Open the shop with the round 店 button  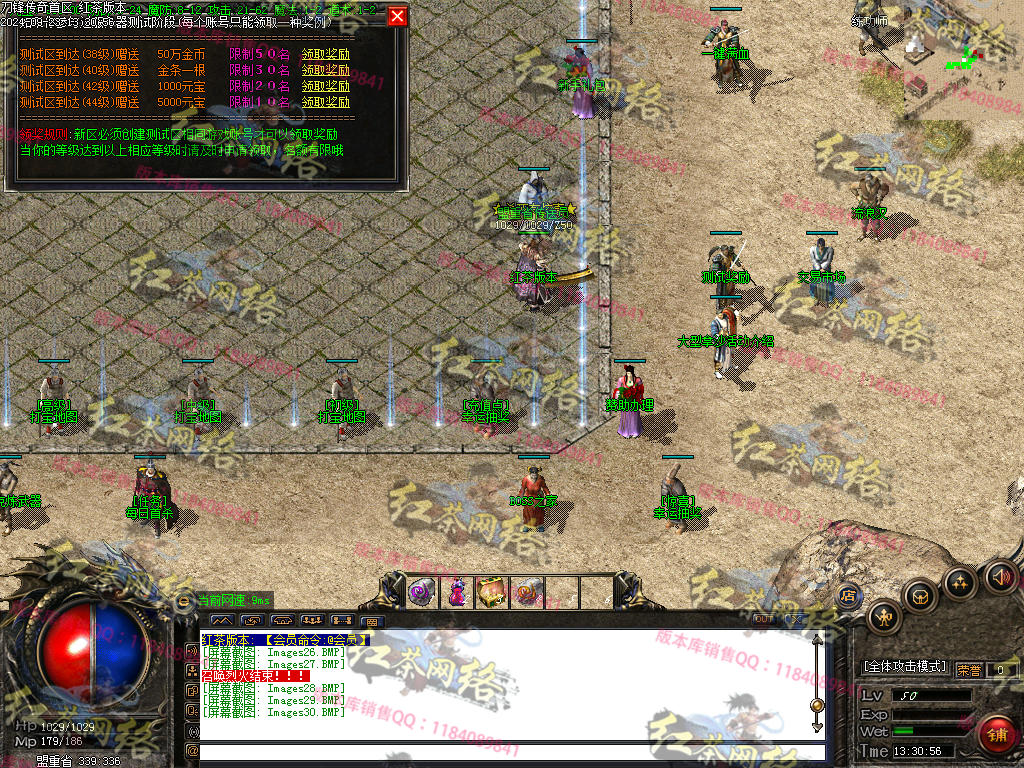click(x=848, y=595)
